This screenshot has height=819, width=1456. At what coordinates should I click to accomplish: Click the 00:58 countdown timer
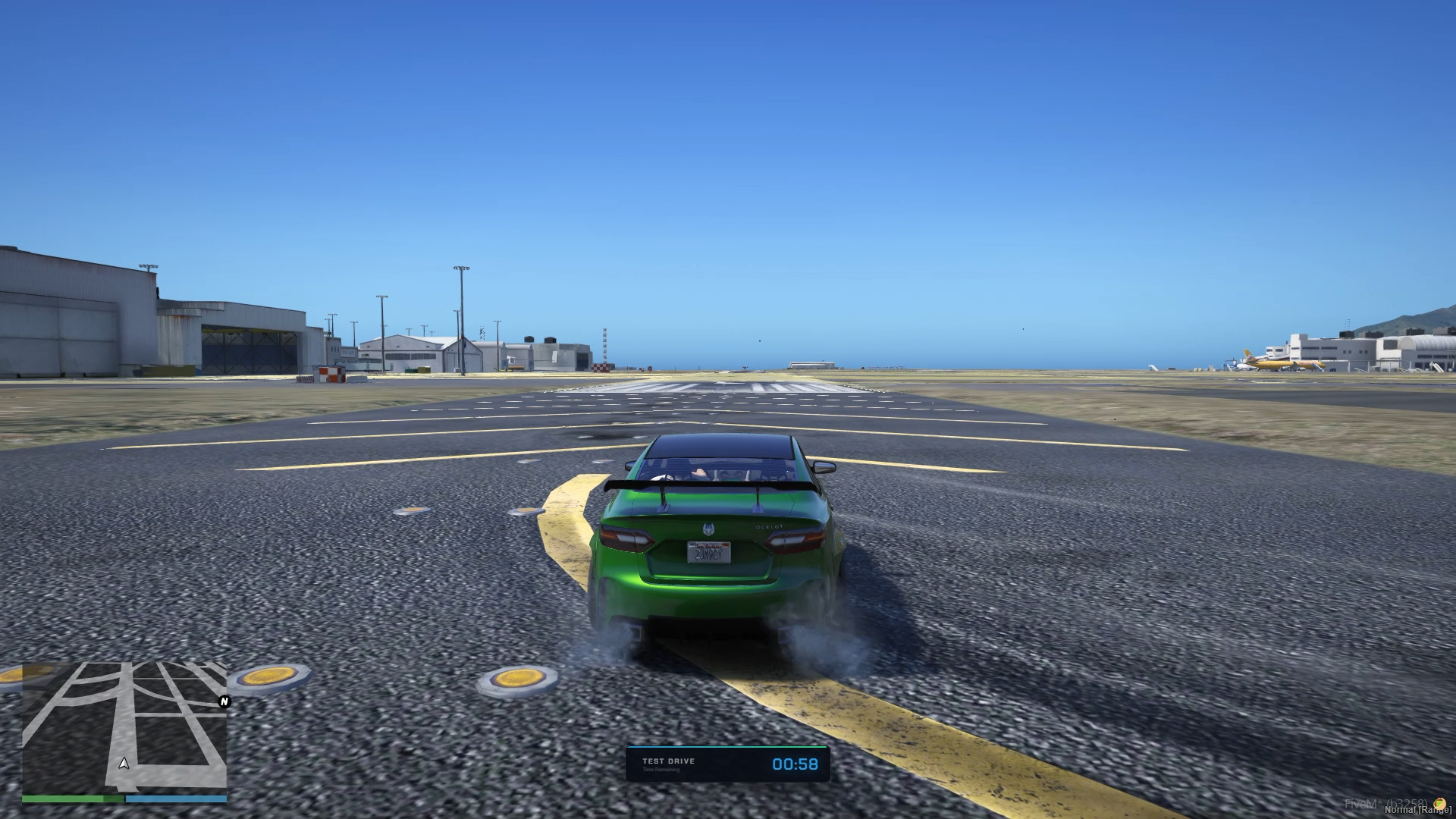(x=795, y=764)
